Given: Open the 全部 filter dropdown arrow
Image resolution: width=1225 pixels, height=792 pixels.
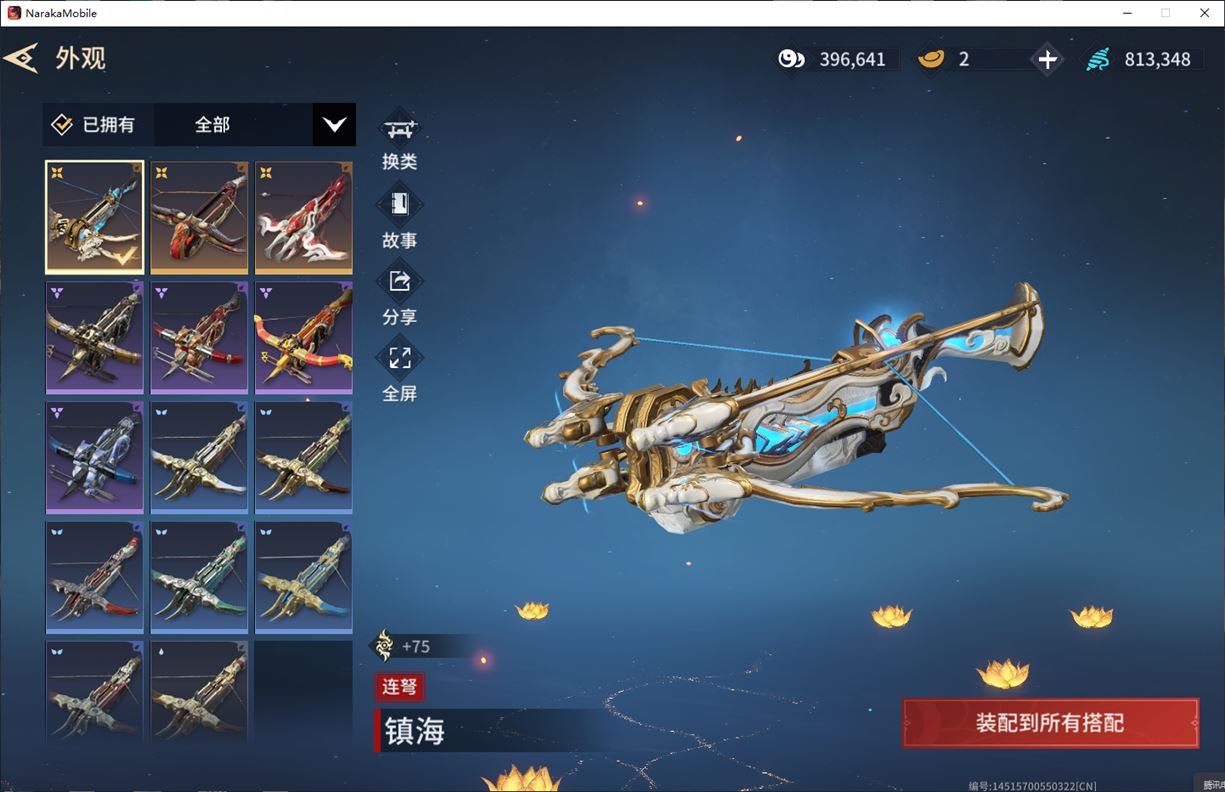Looking at the screenshot, I should point(334,125).
